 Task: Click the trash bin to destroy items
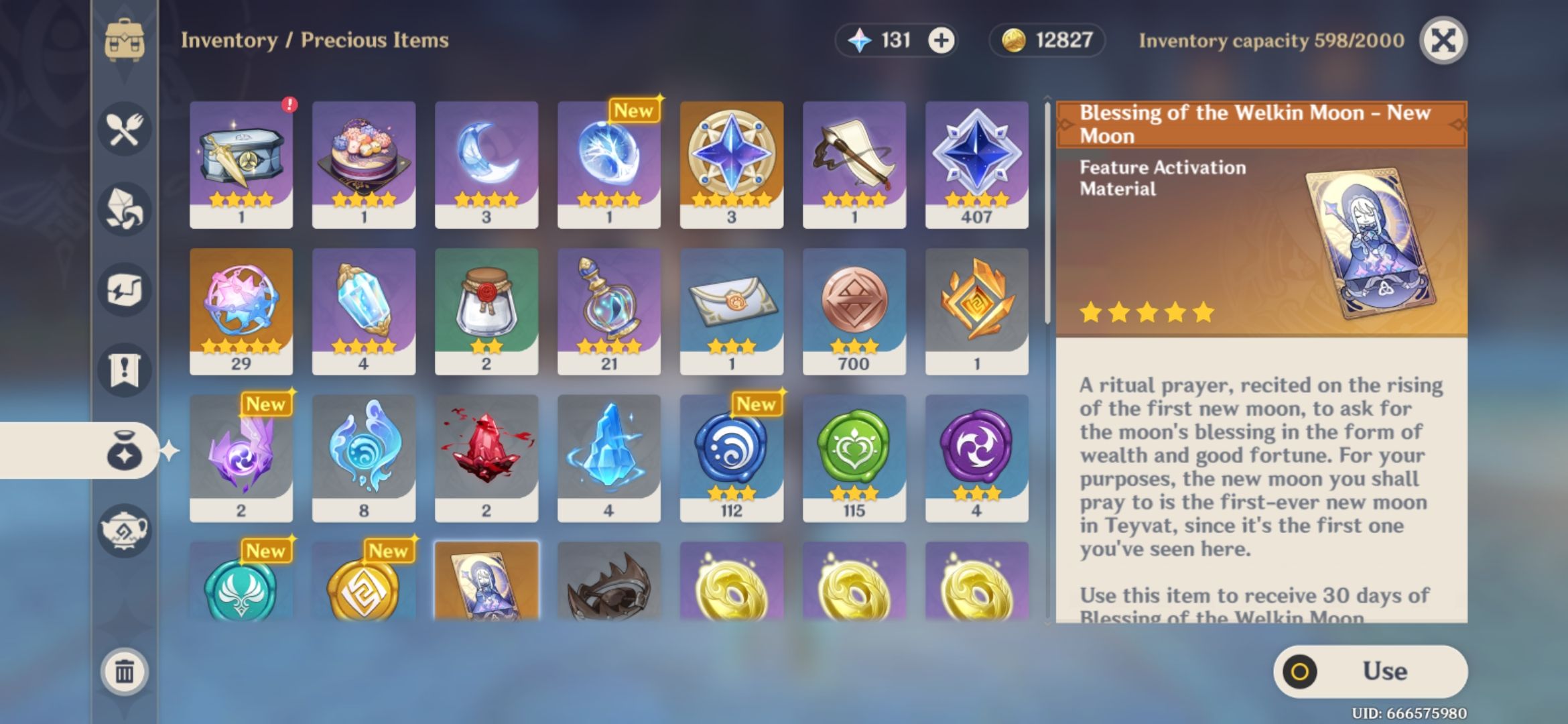click(x=124, y=670)
